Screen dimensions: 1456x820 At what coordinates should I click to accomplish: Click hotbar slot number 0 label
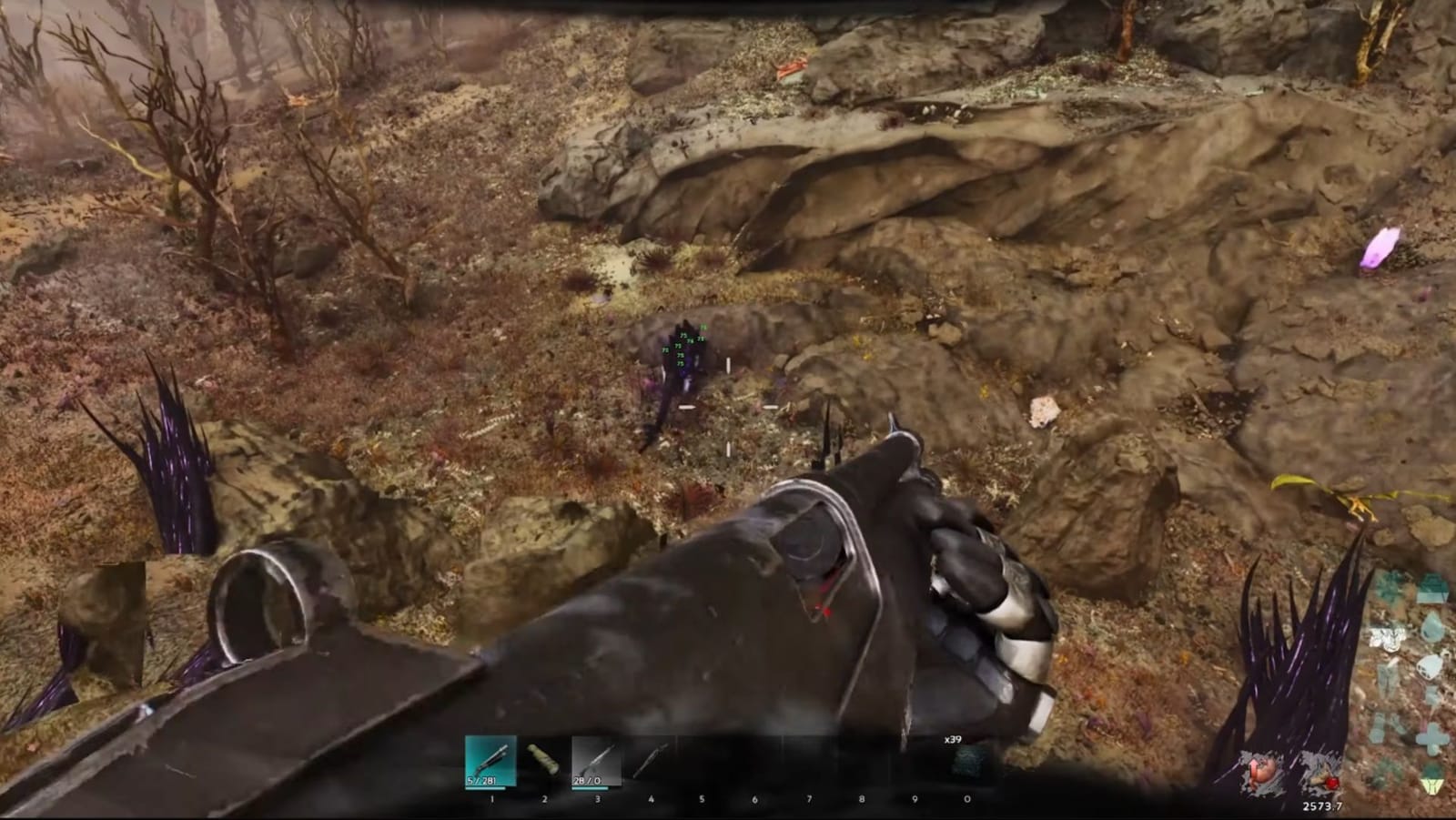click(x=967, y=797)
